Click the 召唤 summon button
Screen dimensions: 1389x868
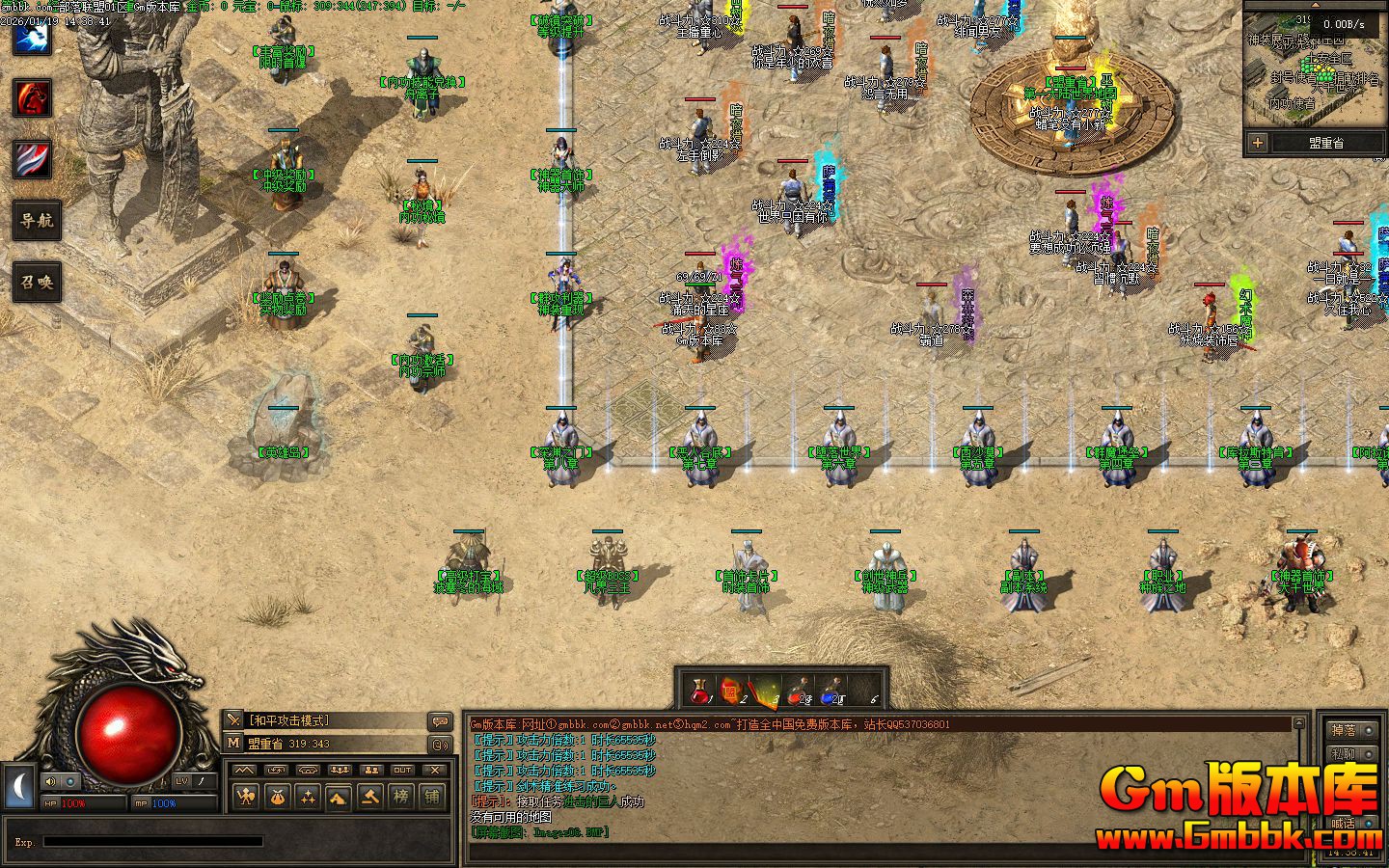(37, 282)
